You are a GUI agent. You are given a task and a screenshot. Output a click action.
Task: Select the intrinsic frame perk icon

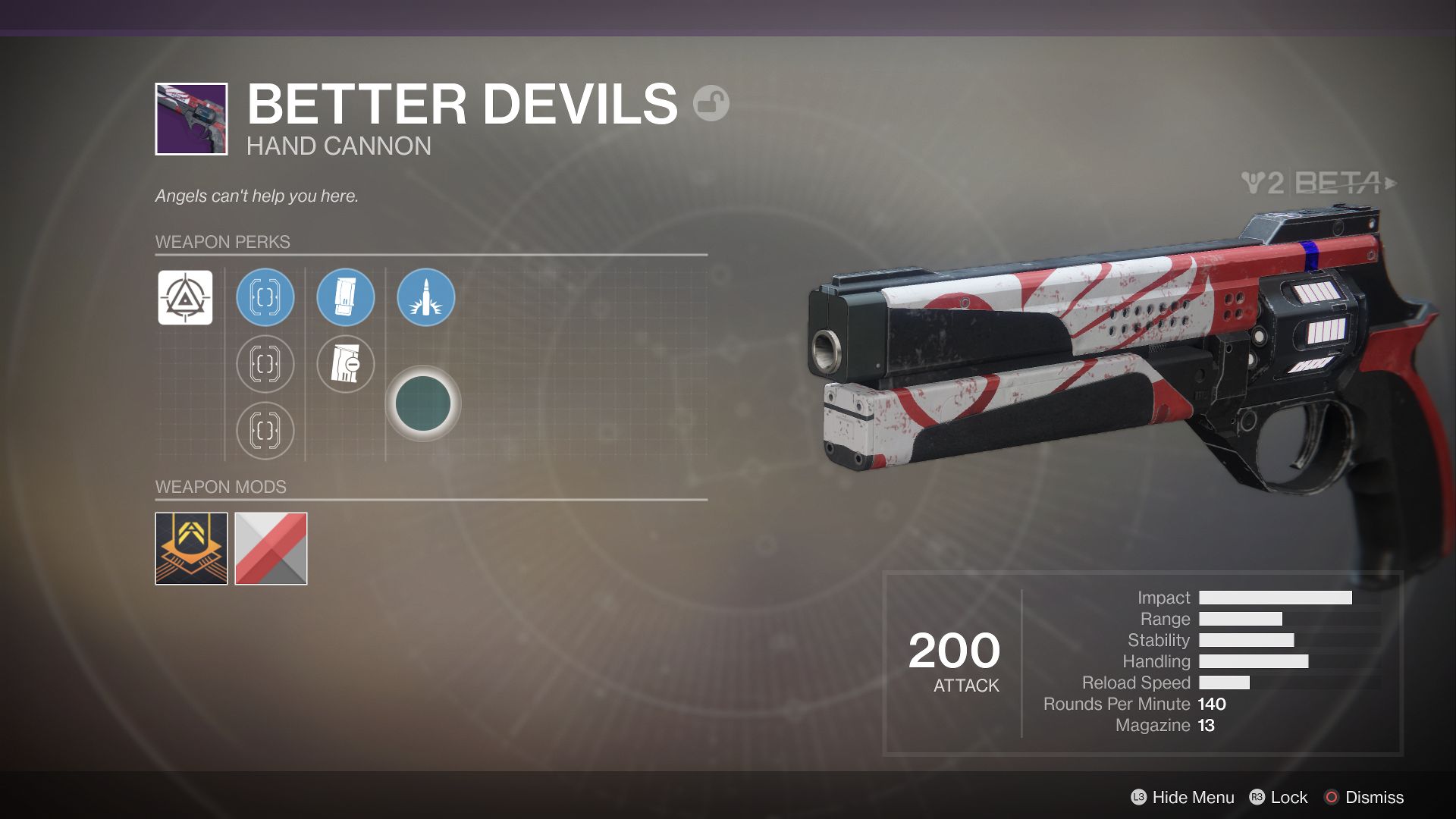(x=184, y=298)
